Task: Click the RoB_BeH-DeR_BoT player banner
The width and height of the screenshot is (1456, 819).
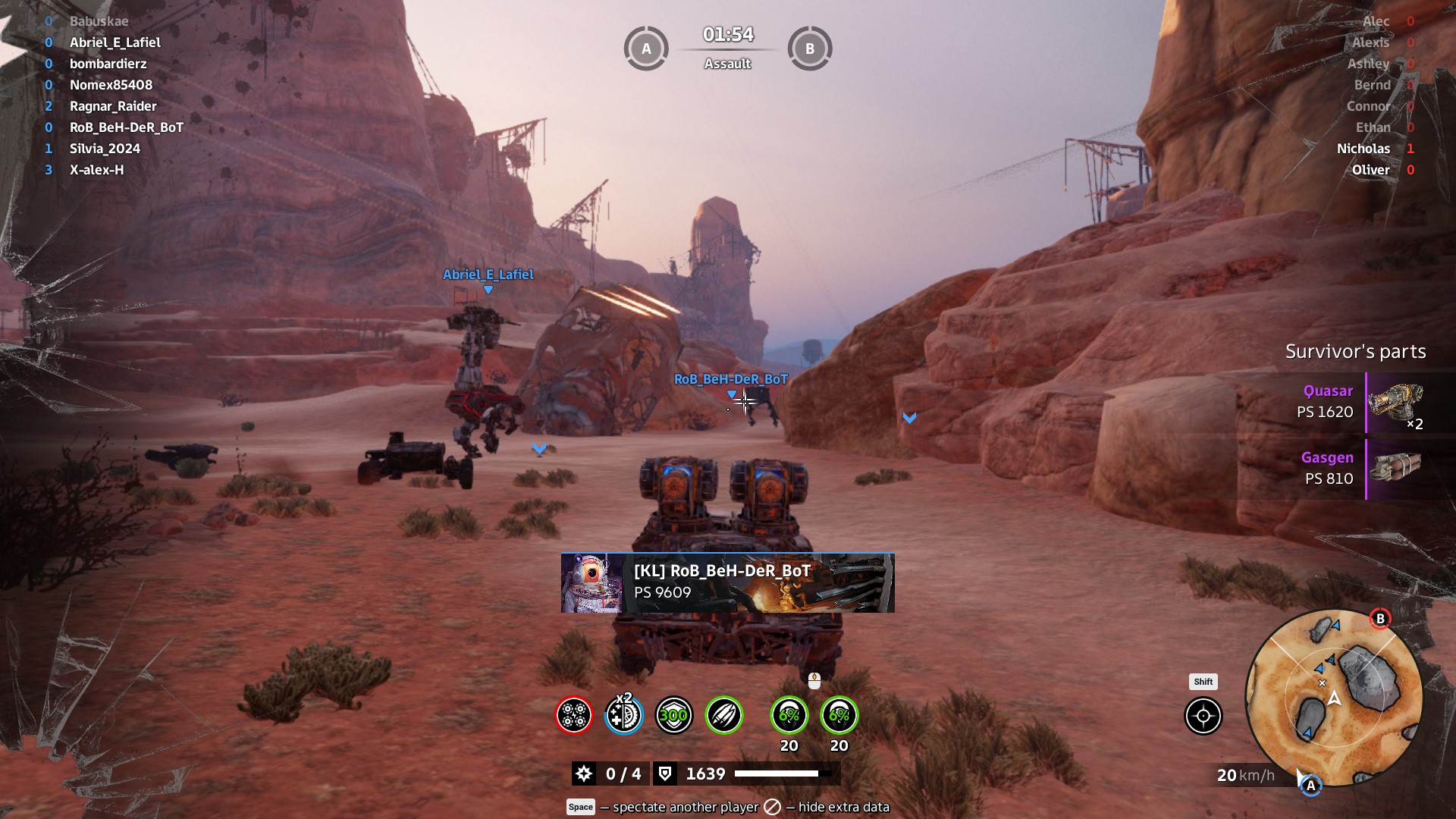Action: (x=727, y=582)
